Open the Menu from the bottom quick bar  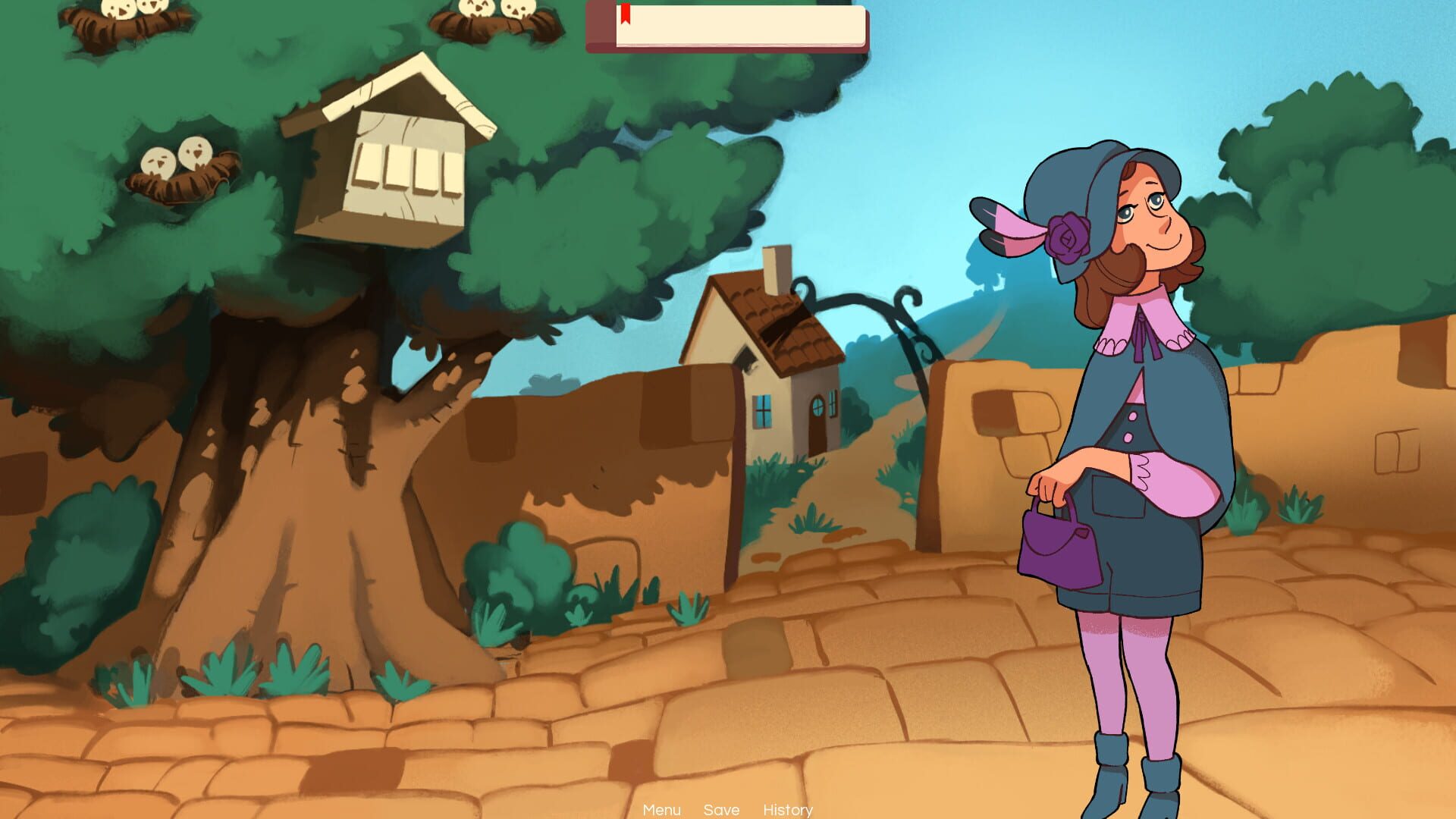[x=661, y=810]
